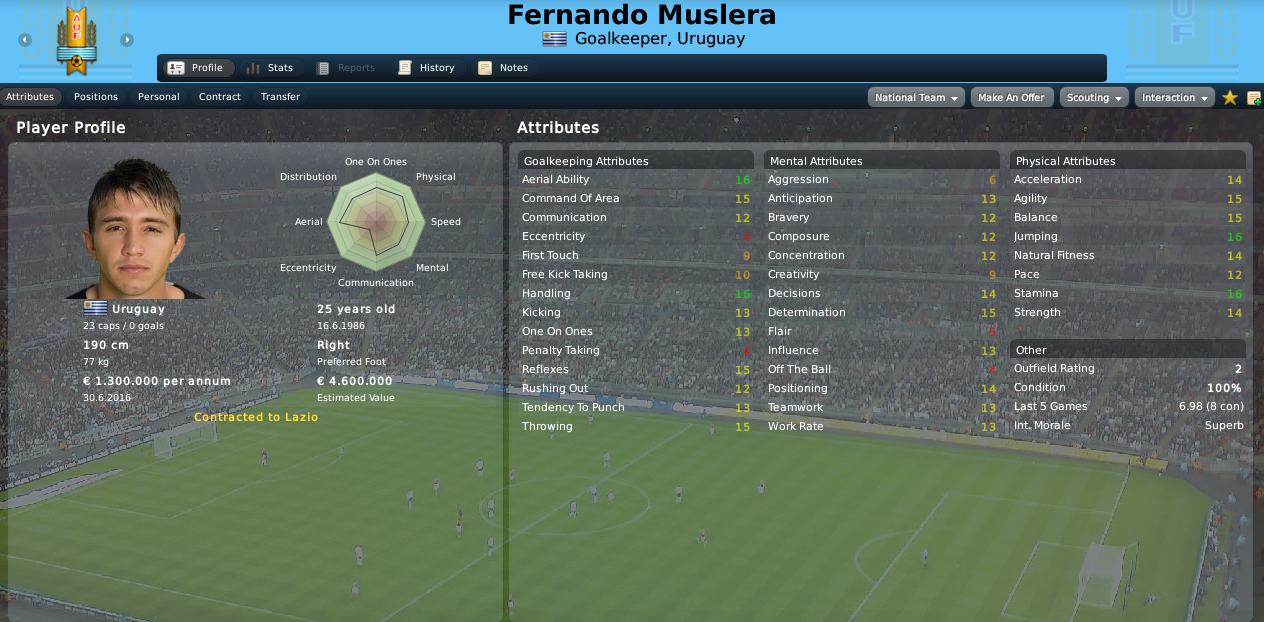
Task: Expand the Scouting dropdown
Action: pyautogui.click(x=1093, y=97)
